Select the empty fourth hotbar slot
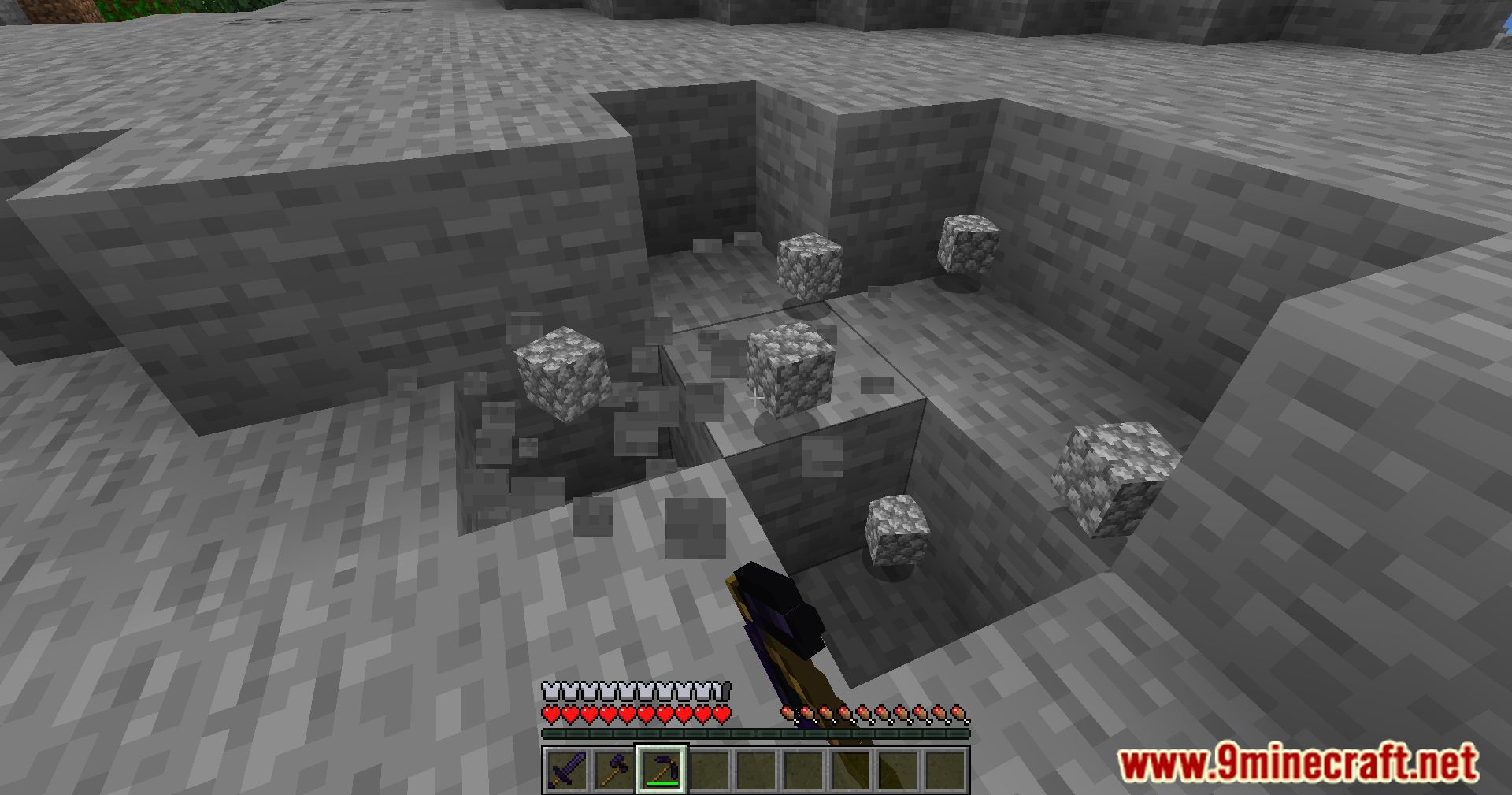Viewport: 1512px width, 795px height. pos(710,769)
